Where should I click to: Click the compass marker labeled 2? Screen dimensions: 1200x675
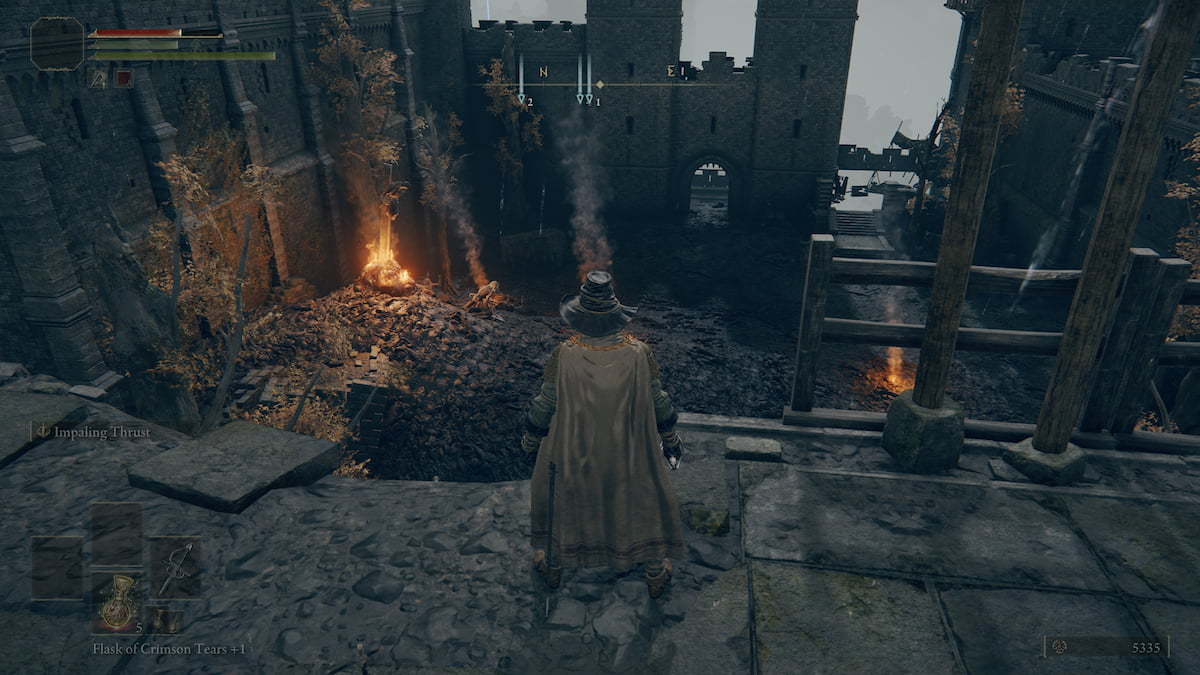click(523, 98)
